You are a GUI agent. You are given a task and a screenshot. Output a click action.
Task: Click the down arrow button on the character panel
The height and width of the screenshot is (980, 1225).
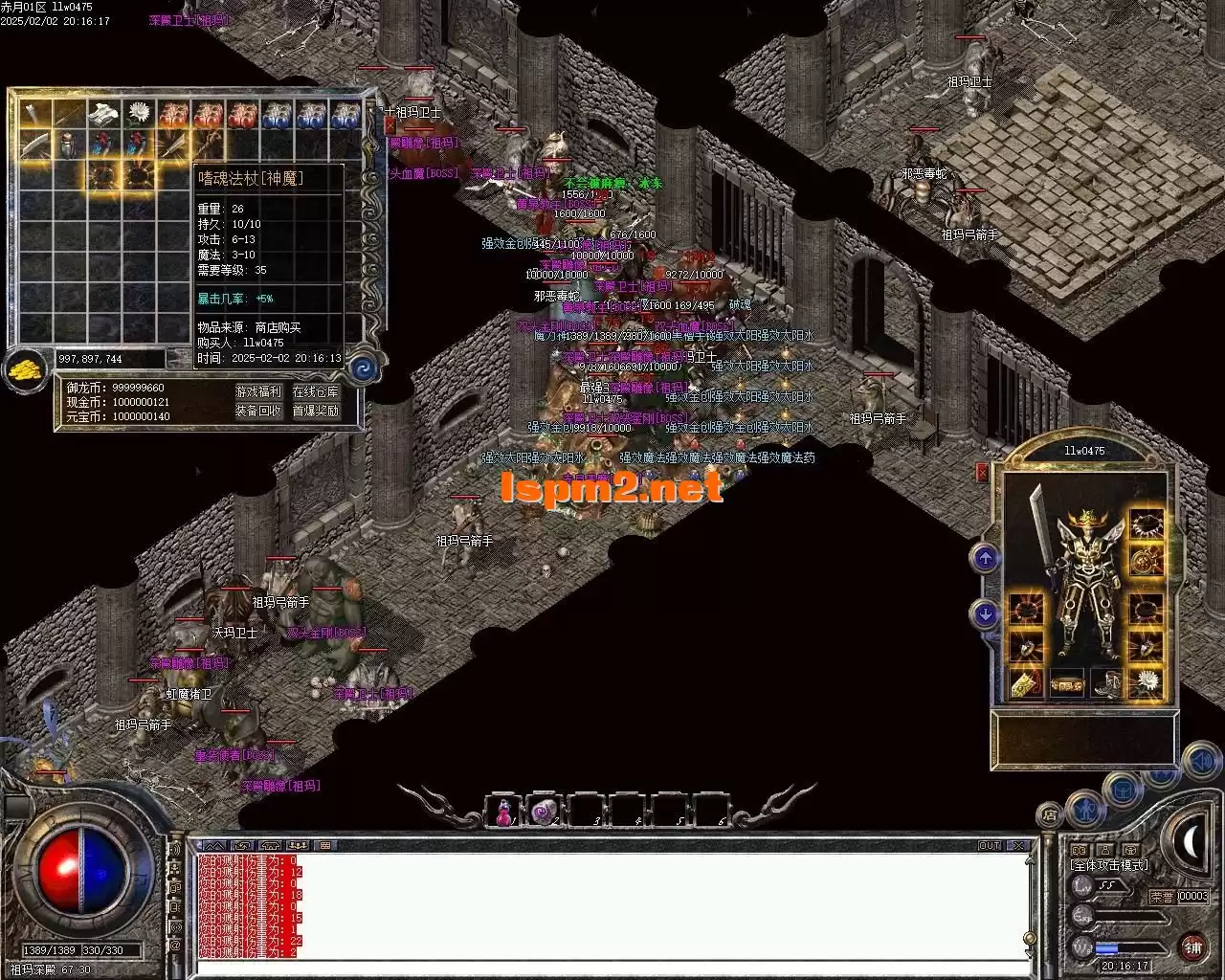pos(986,613)
